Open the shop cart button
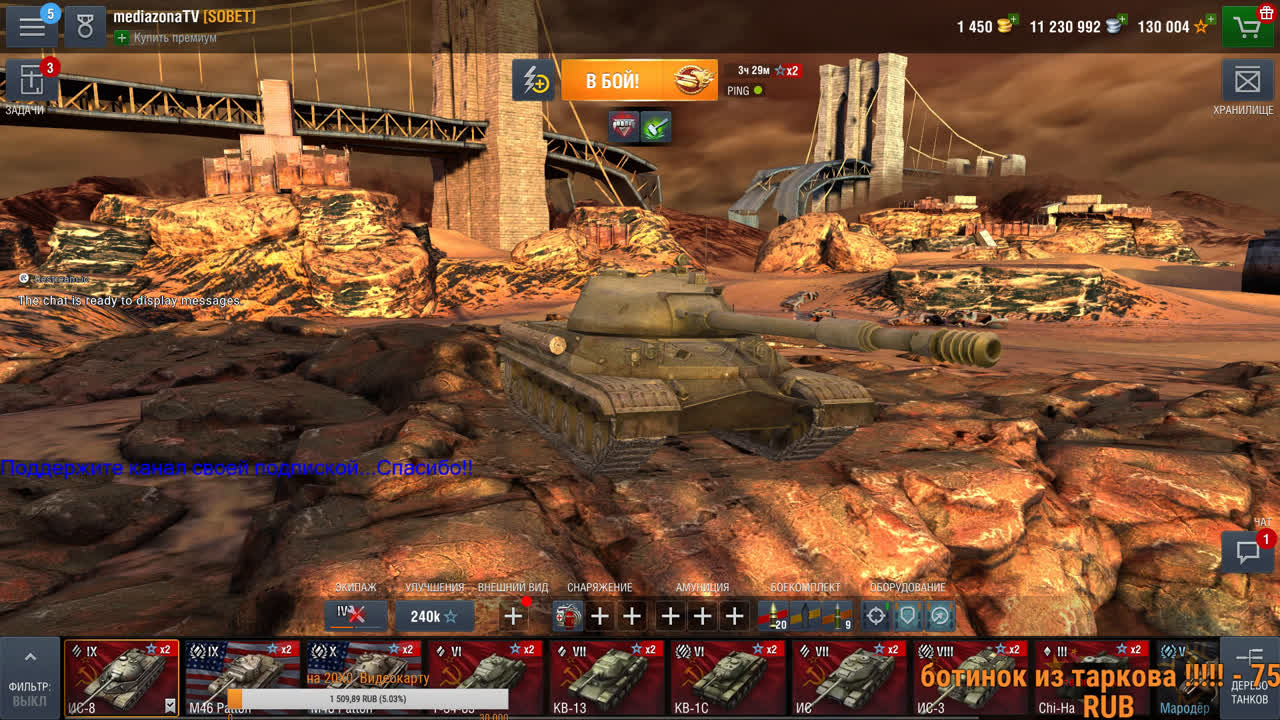 (x=1247, y=27)
